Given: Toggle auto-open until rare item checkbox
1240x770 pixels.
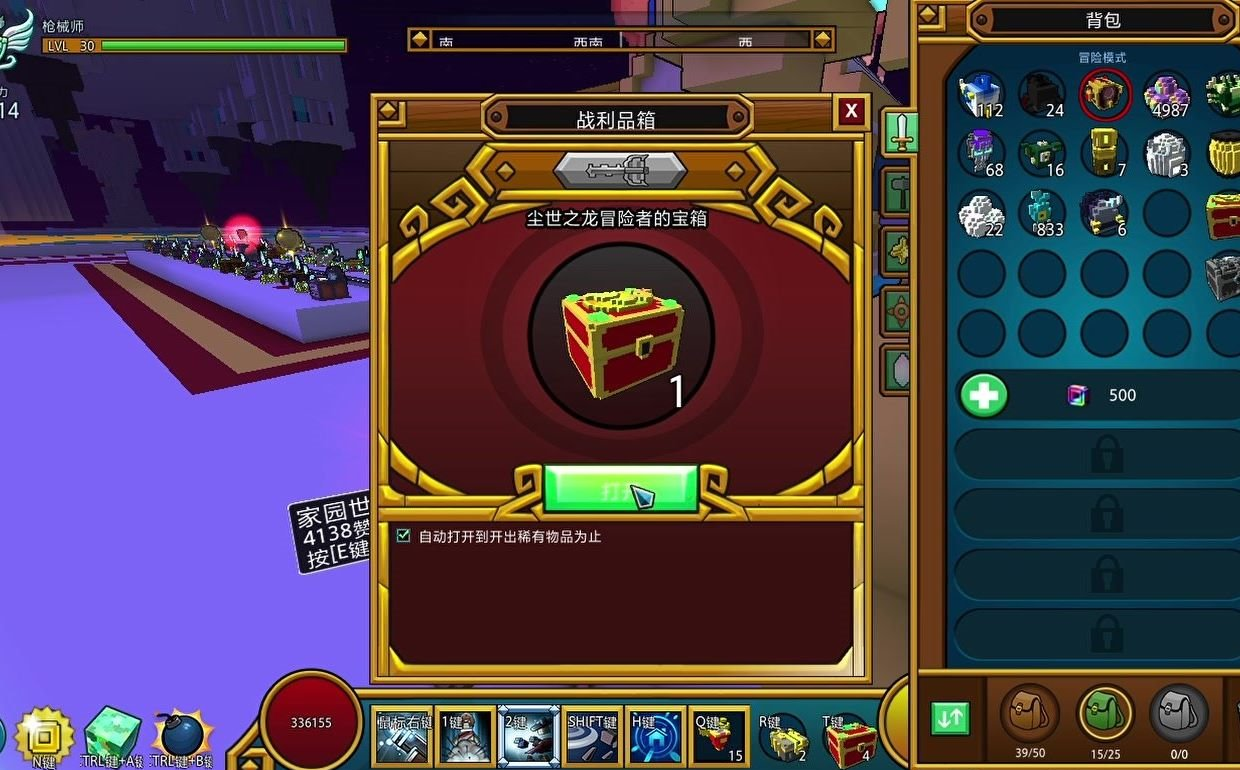Looking at the screenshot, I should (x=404, y=536).
